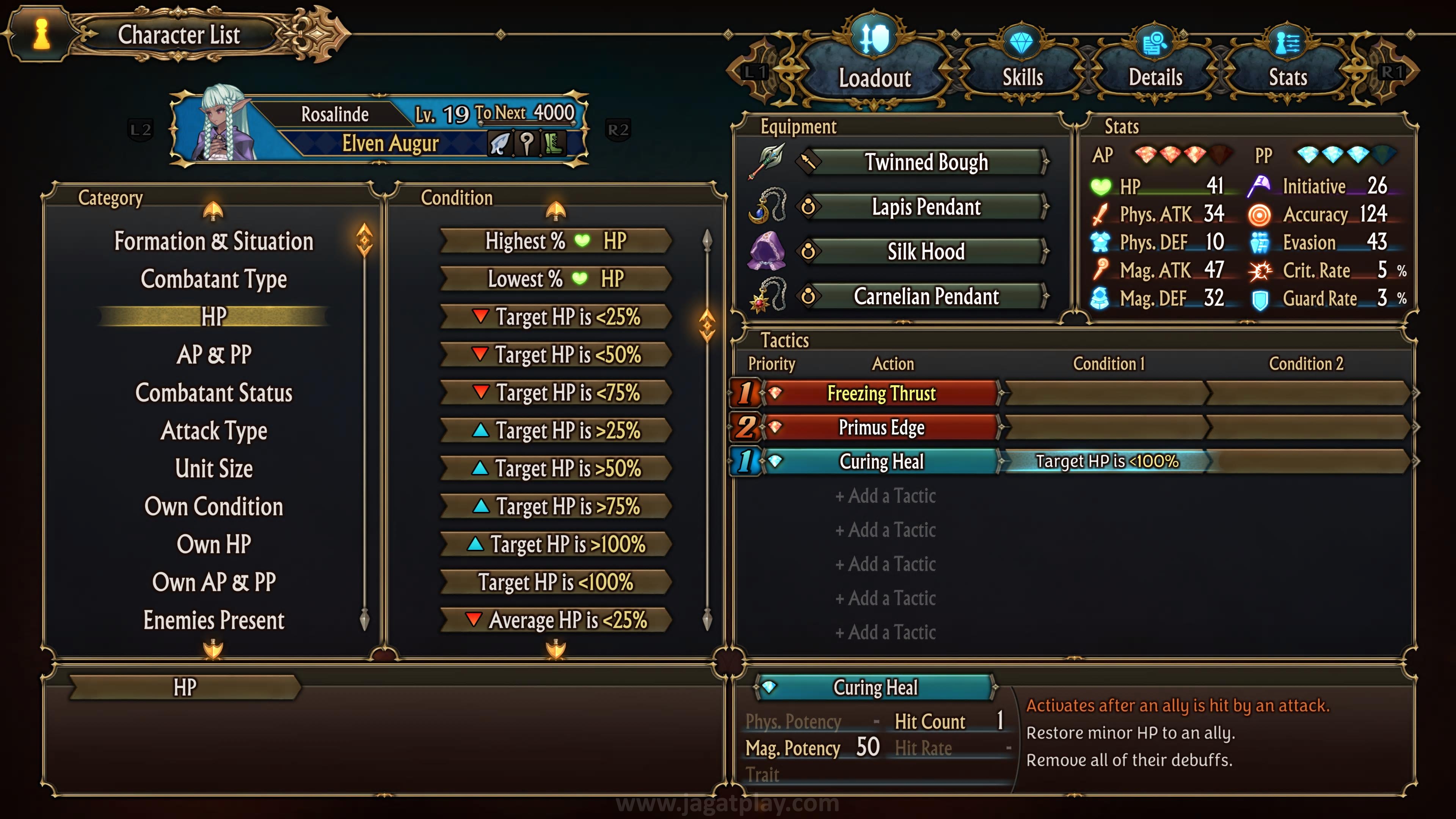
Task: Select the Silk Hood equipment slot
Action: tap(926, 251)
